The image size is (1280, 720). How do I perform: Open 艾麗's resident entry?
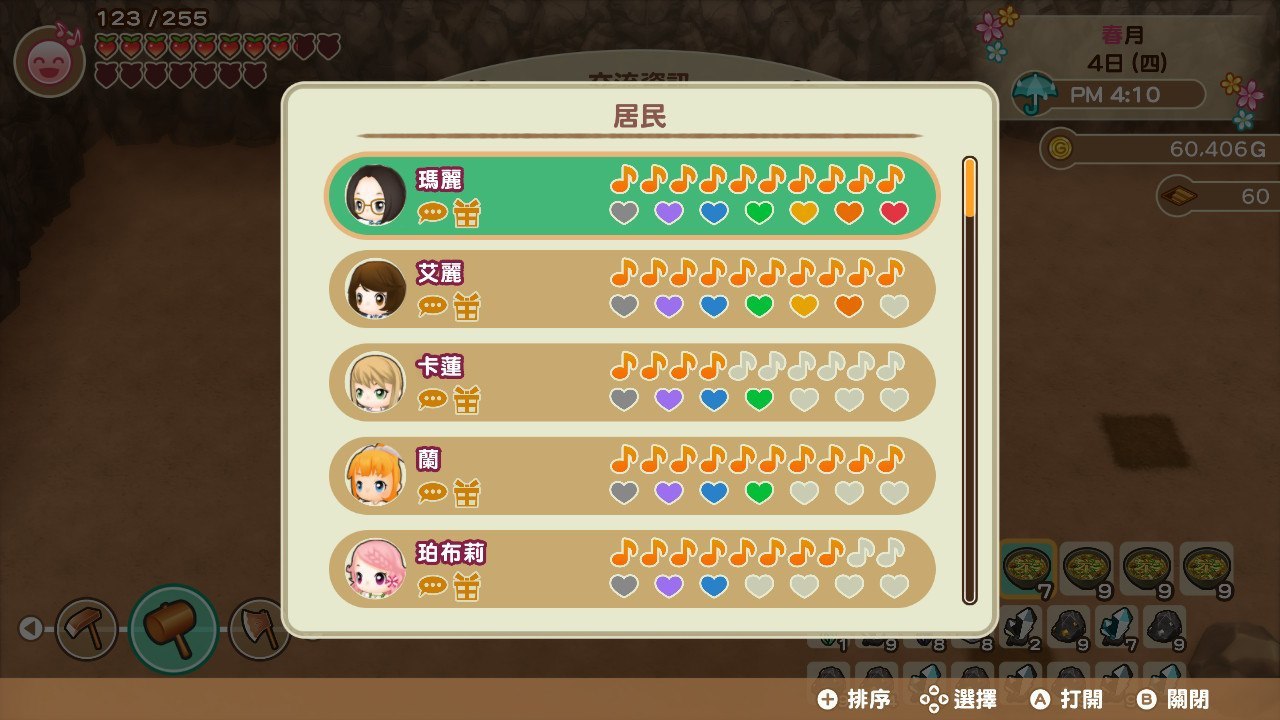point(632,288)
